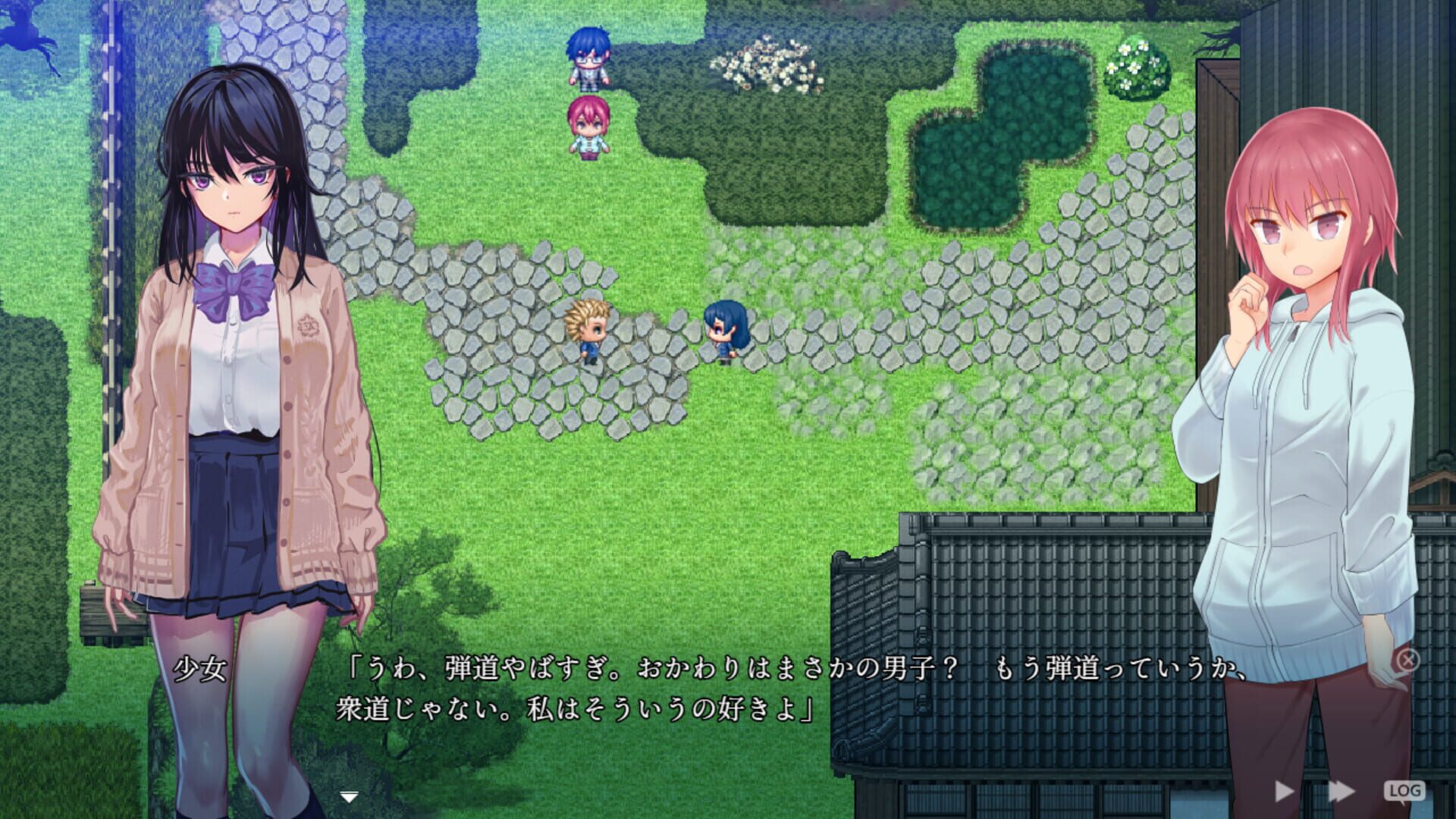Open the LOG button at bottom right
1456x819 pixels.
pyautogui.click(x=1403, y=789)
